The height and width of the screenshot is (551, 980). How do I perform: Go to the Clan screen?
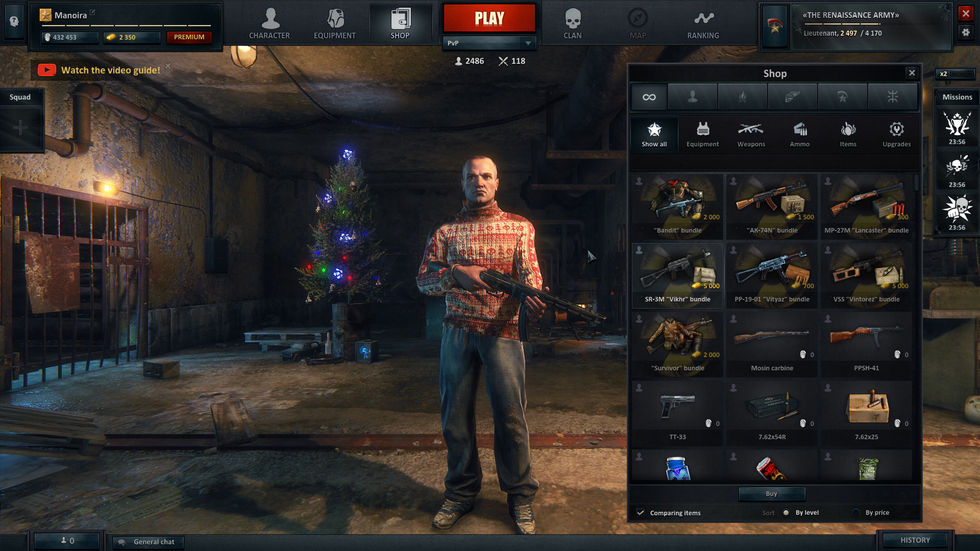click(x=572, y=23)
